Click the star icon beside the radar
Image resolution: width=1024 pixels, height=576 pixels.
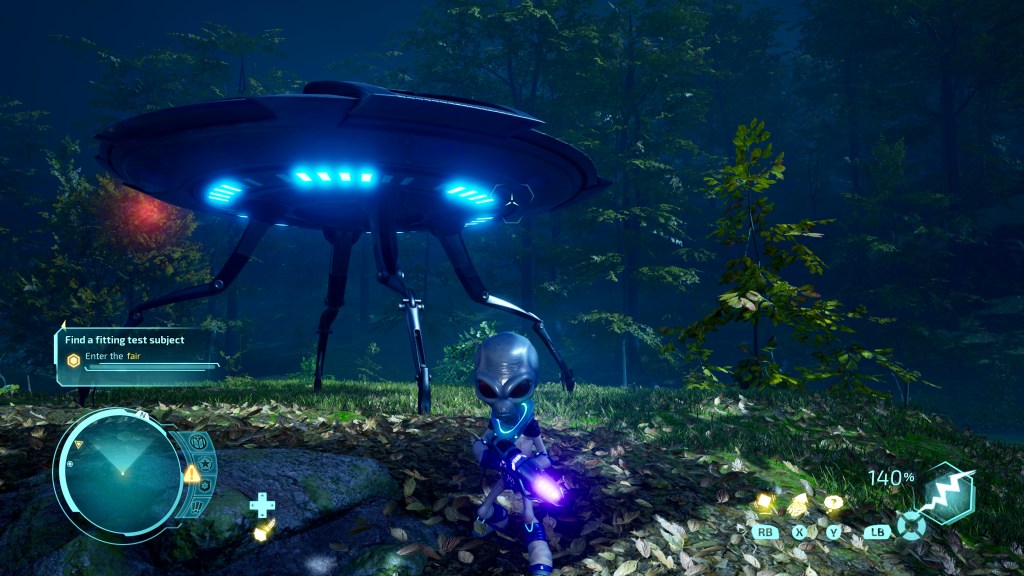(x=205, y=464)
